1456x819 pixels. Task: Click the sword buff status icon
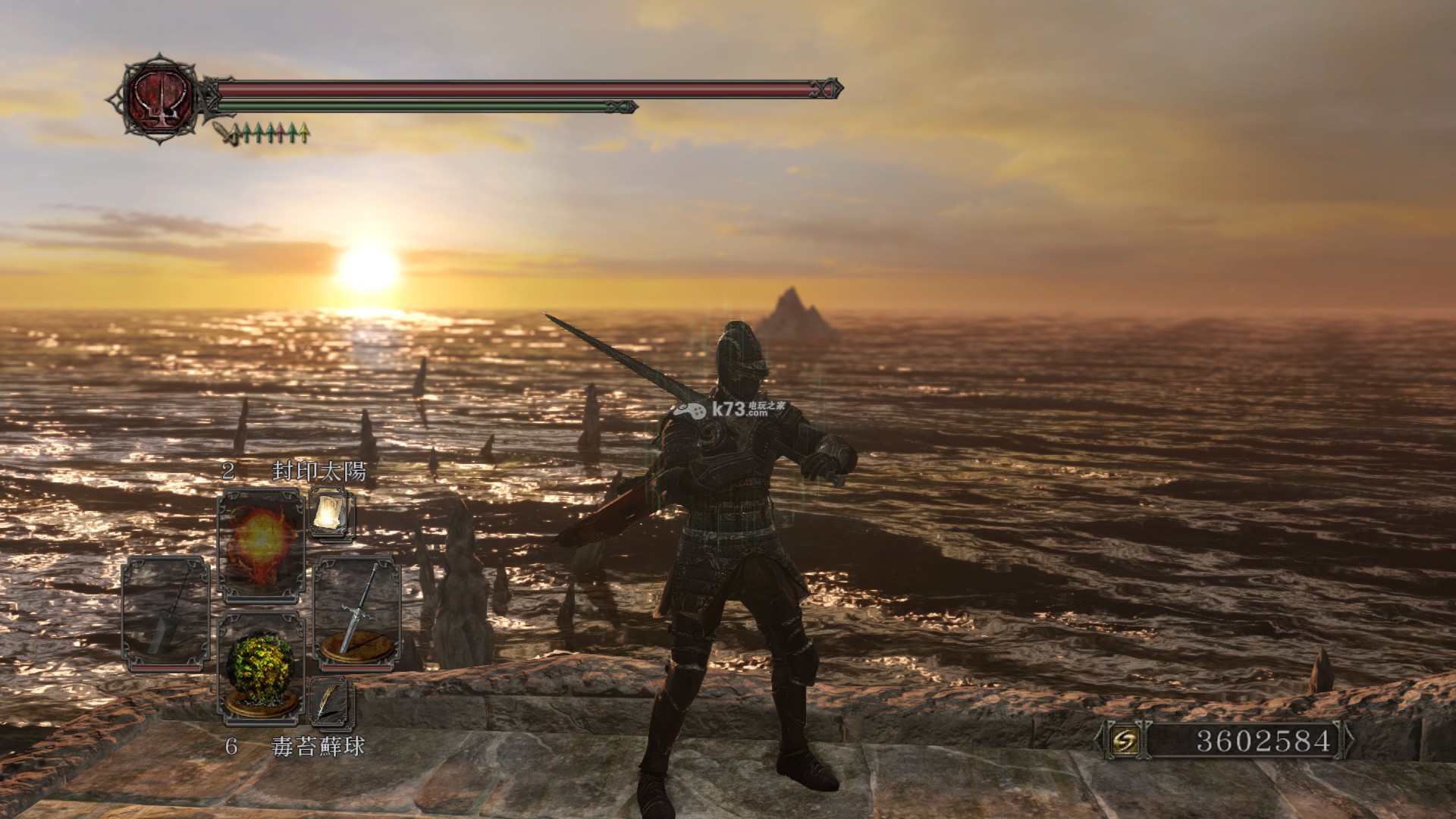226,134
